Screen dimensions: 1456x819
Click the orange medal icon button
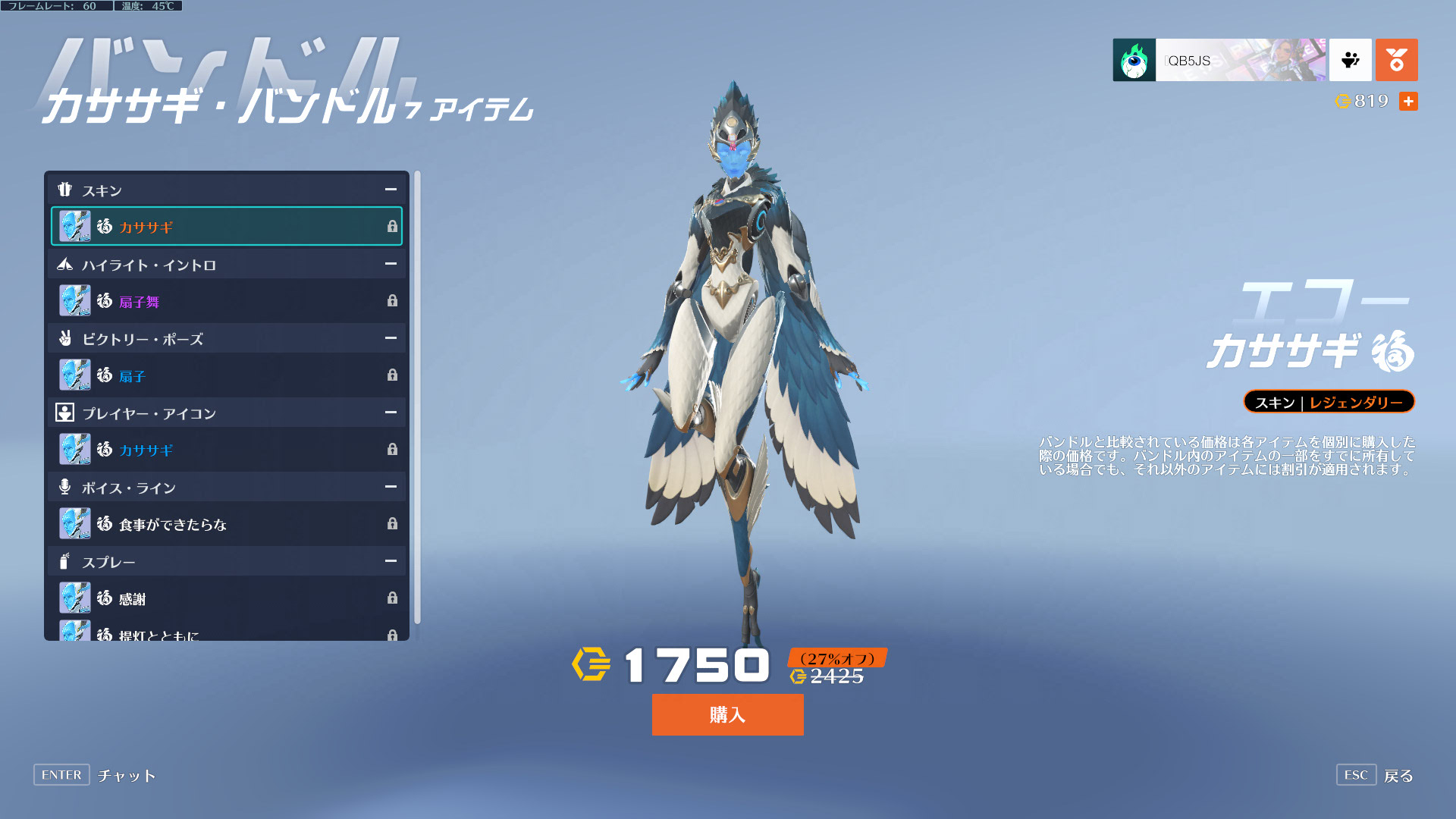1396,60
